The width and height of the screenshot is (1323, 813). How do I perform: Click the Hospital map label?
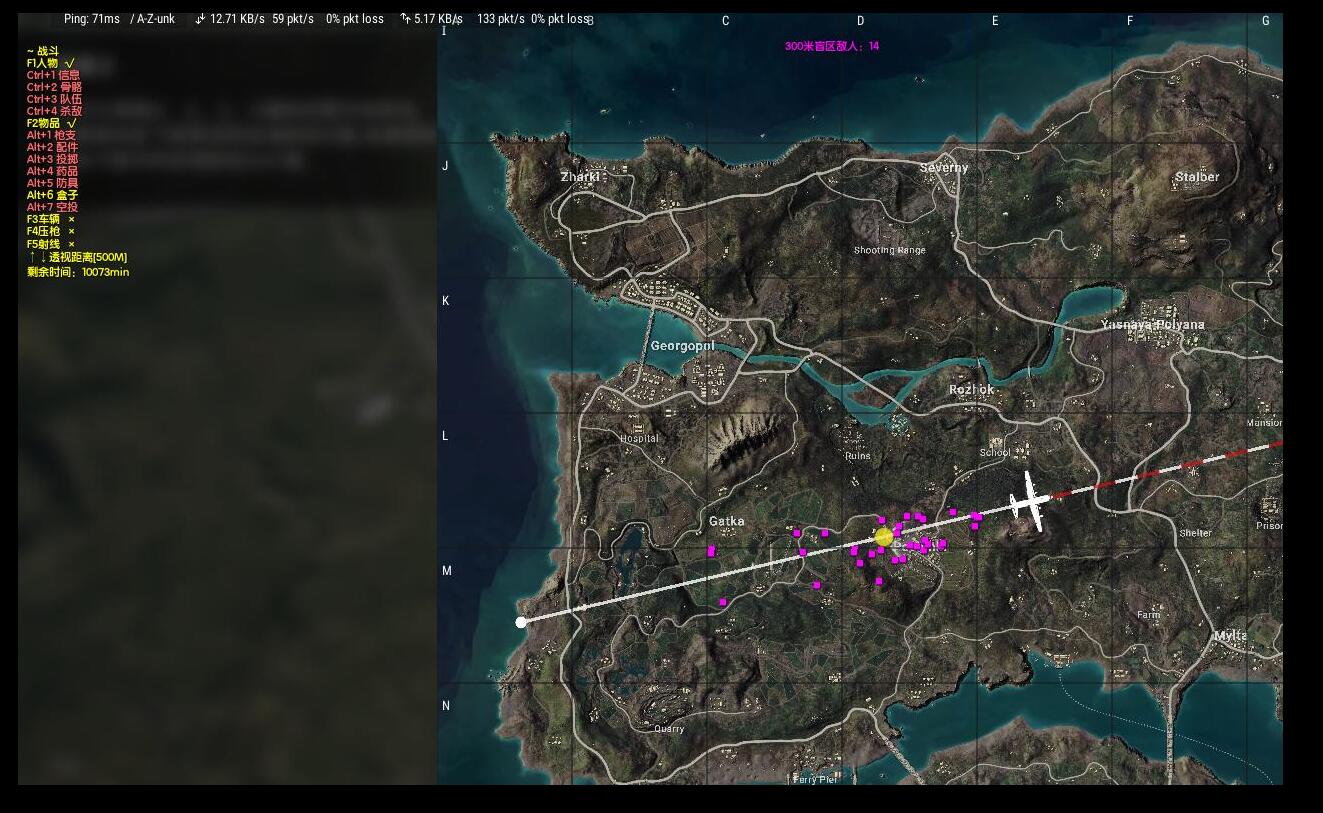[639, 438]
